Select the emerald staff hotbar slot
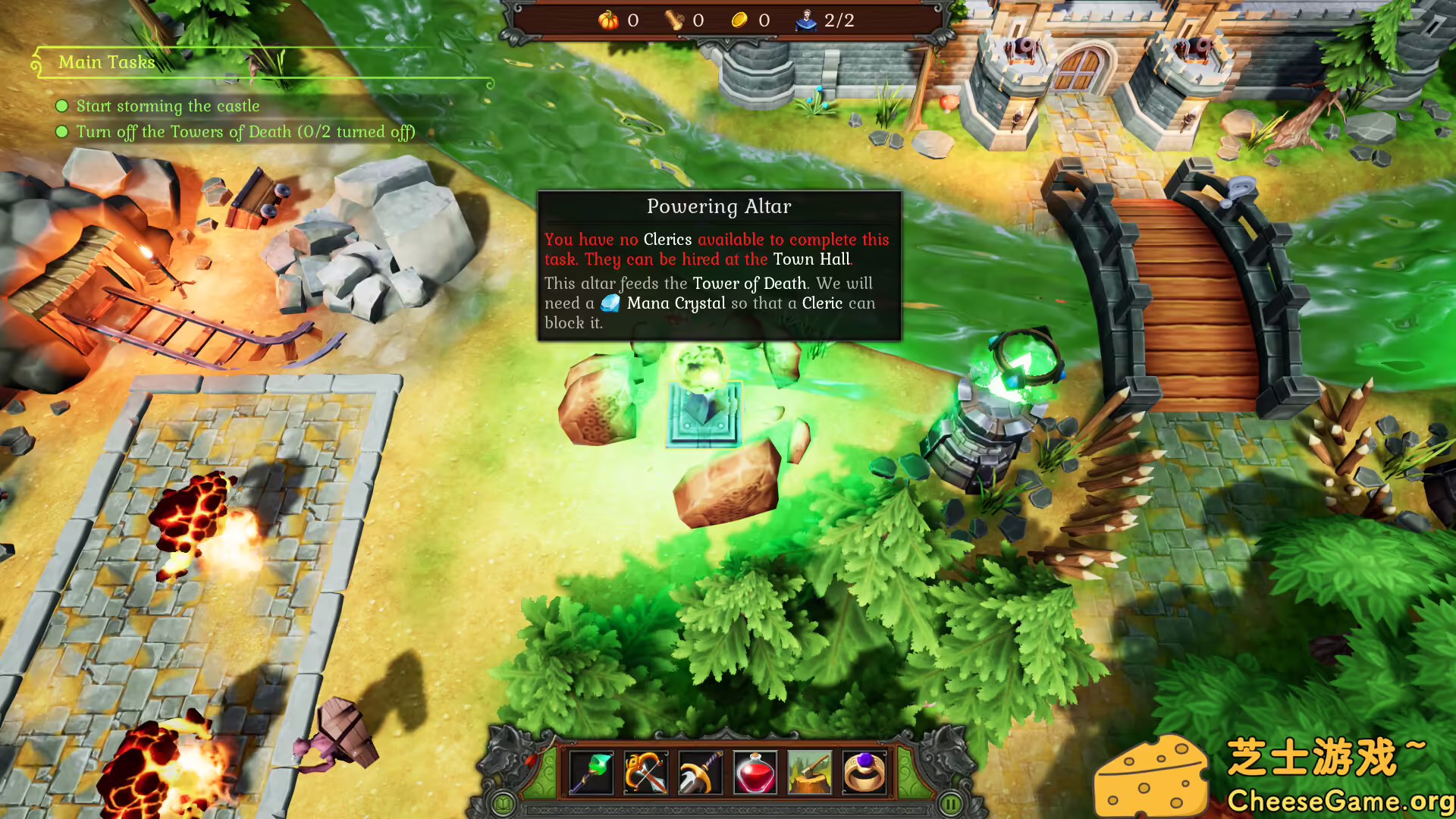This screenshot has height=819, width=1456. [591, 773]
